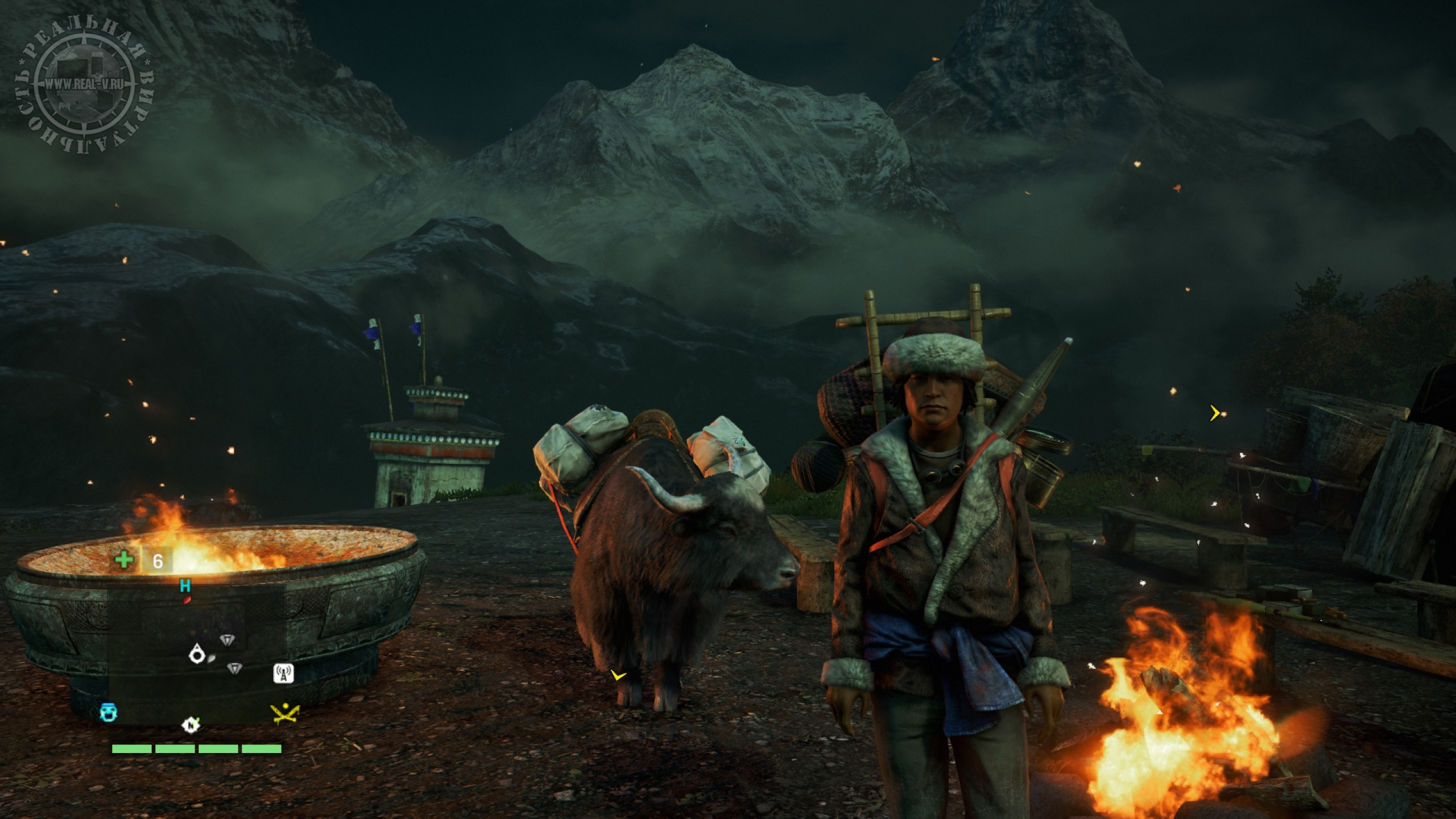Click the north compass indicator on minimap
The image size is (1456, 819).
click(x=191, y=725)
